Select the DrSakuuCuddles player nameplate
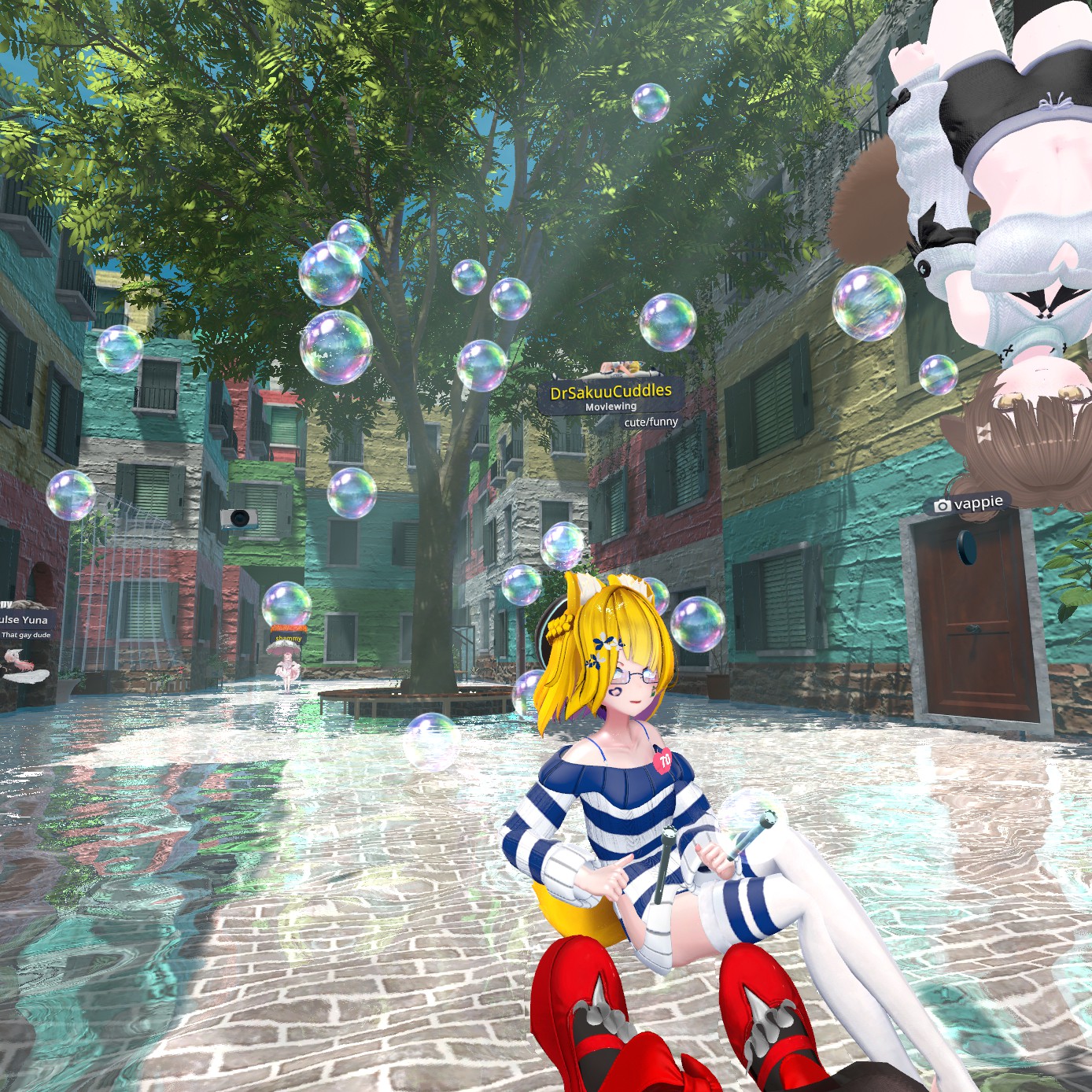 point(611,392)
